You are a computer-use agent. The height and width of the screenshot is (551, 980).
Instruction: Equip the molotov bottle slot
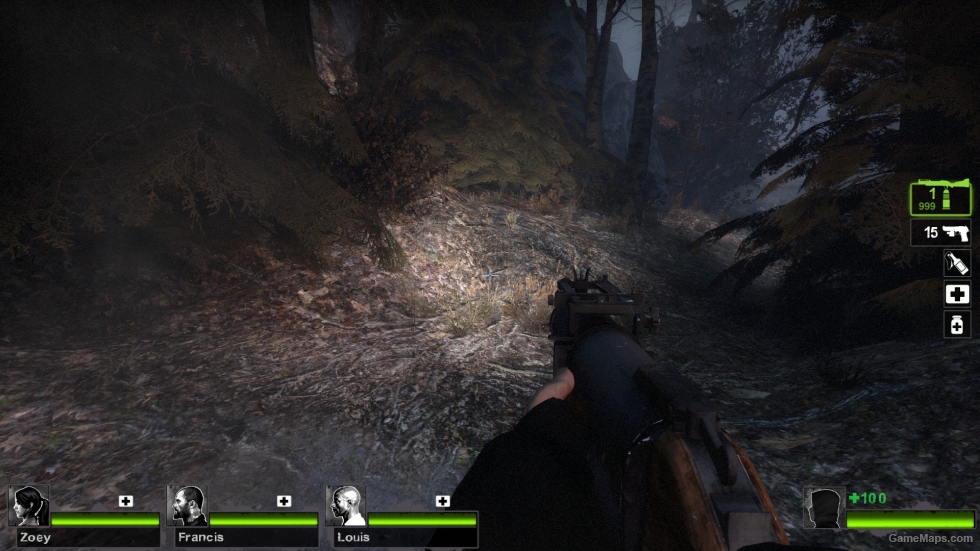pyautogui.click(x=957, y=263)
